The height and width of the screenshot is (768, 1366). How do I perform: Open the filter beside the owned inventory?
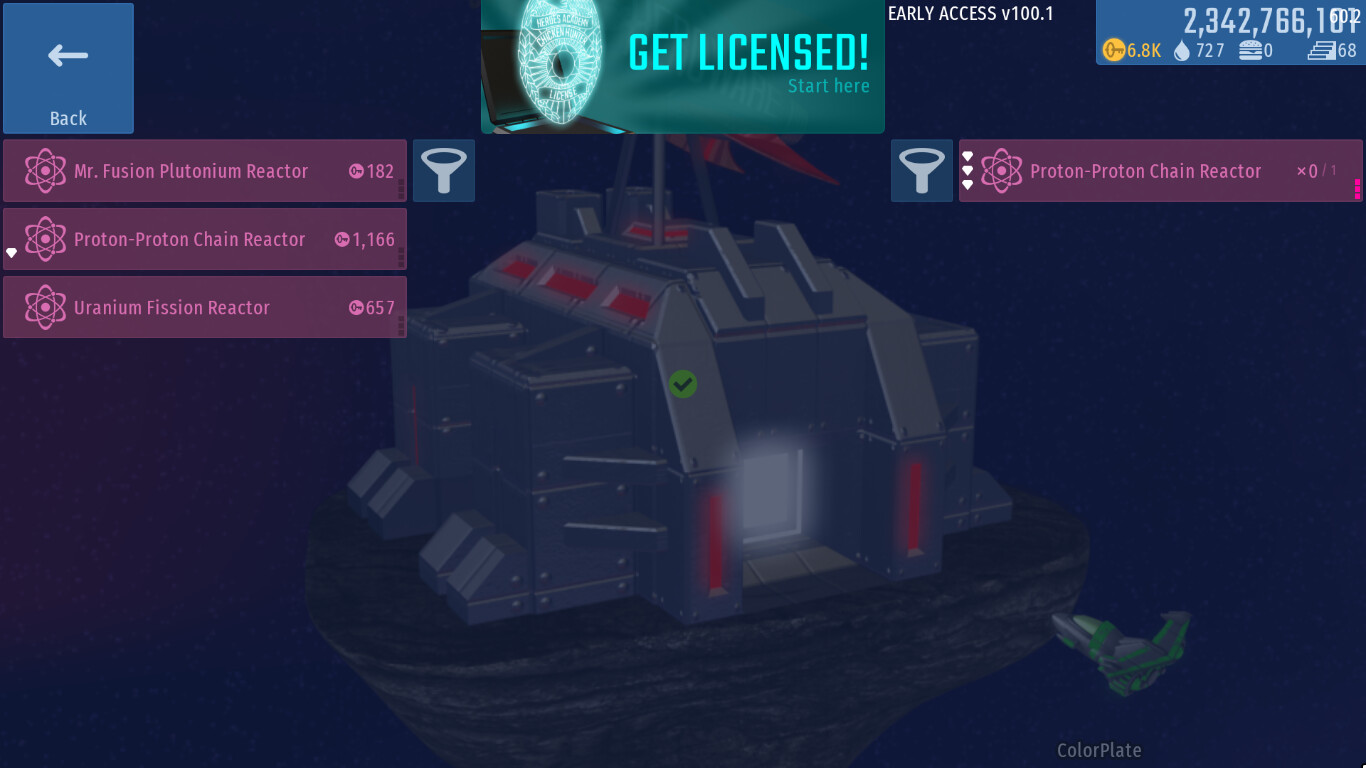coord(921,171)
